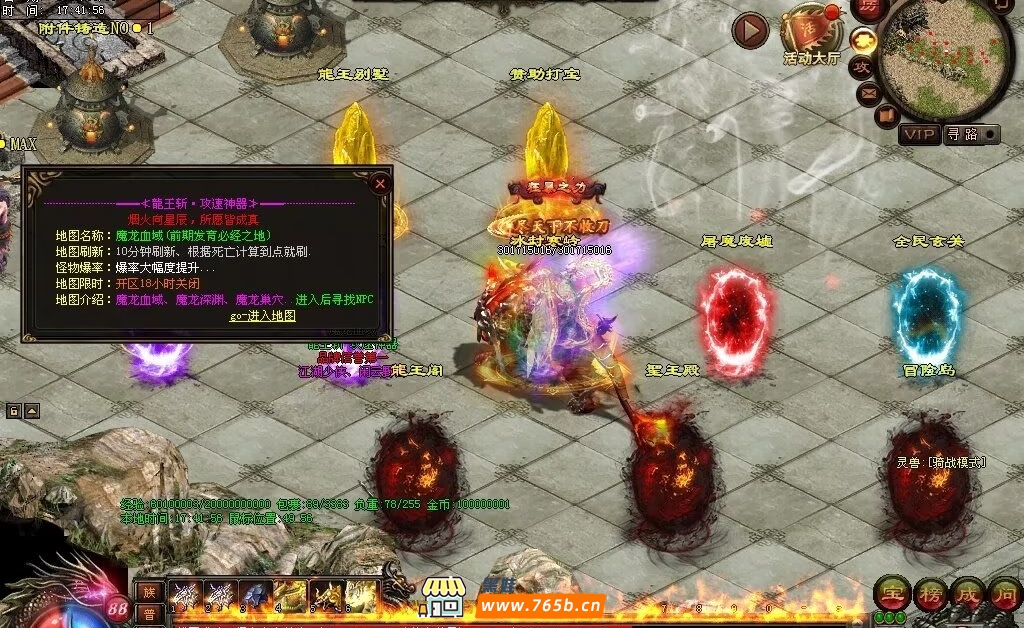Image resolution: width=1024 pixels, height=628 pixels.
Task: Click the round play arrow button
Action: [x=750, y=31]
